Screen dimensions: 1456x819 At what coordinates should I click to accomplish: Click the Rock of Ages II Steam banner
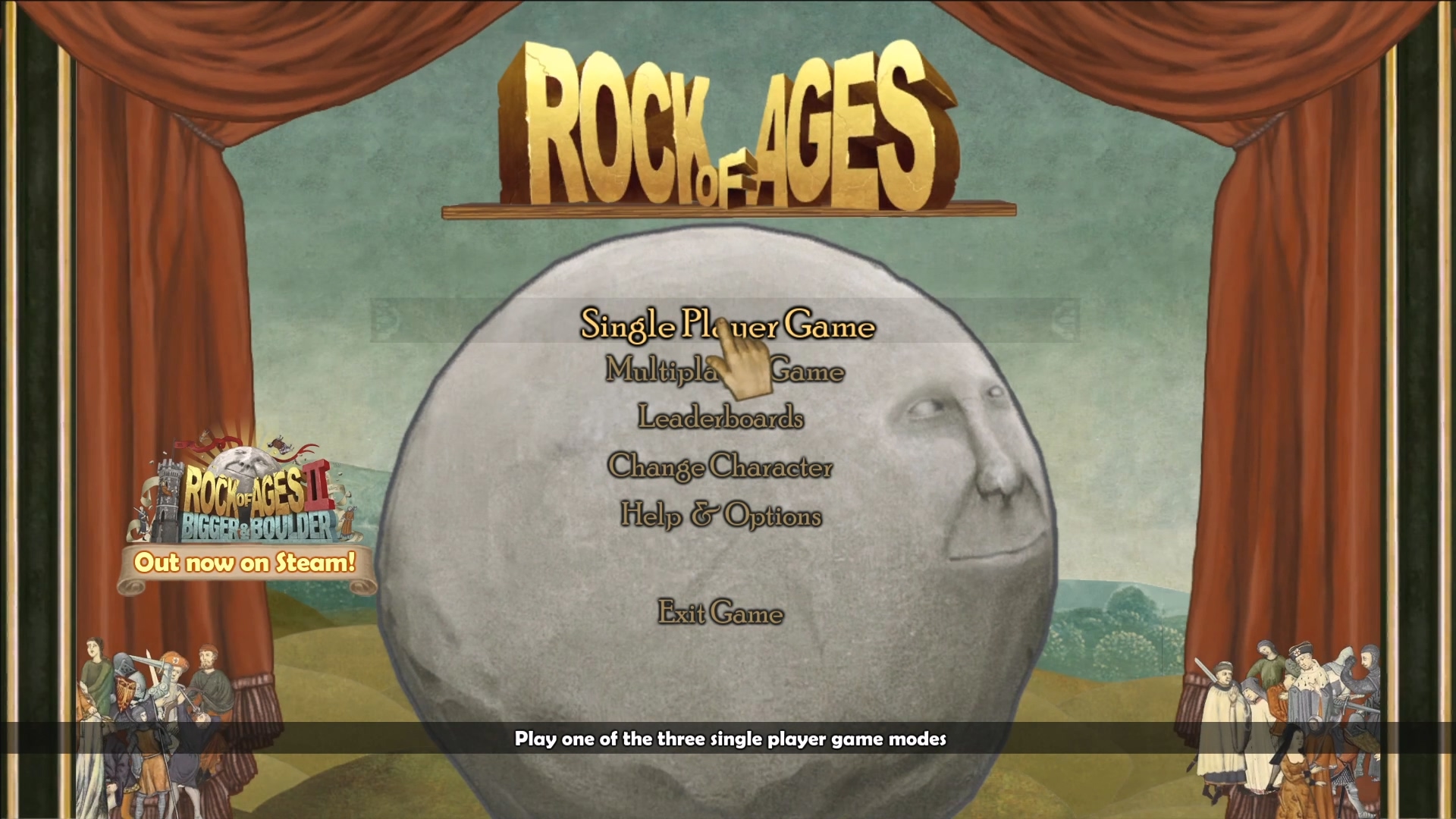click(245, 516)
